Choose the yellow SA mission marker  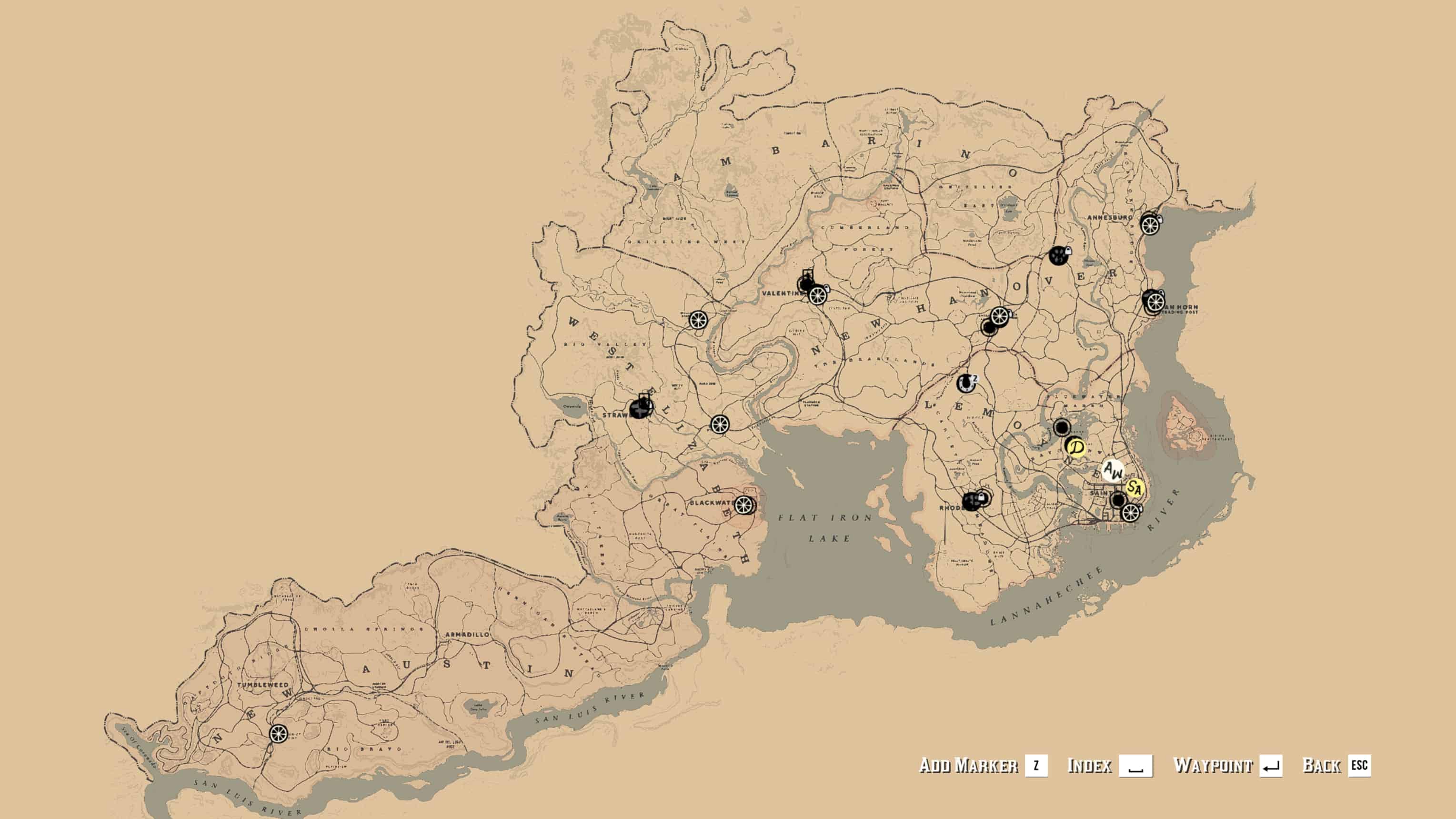[x=1134, y=488]
